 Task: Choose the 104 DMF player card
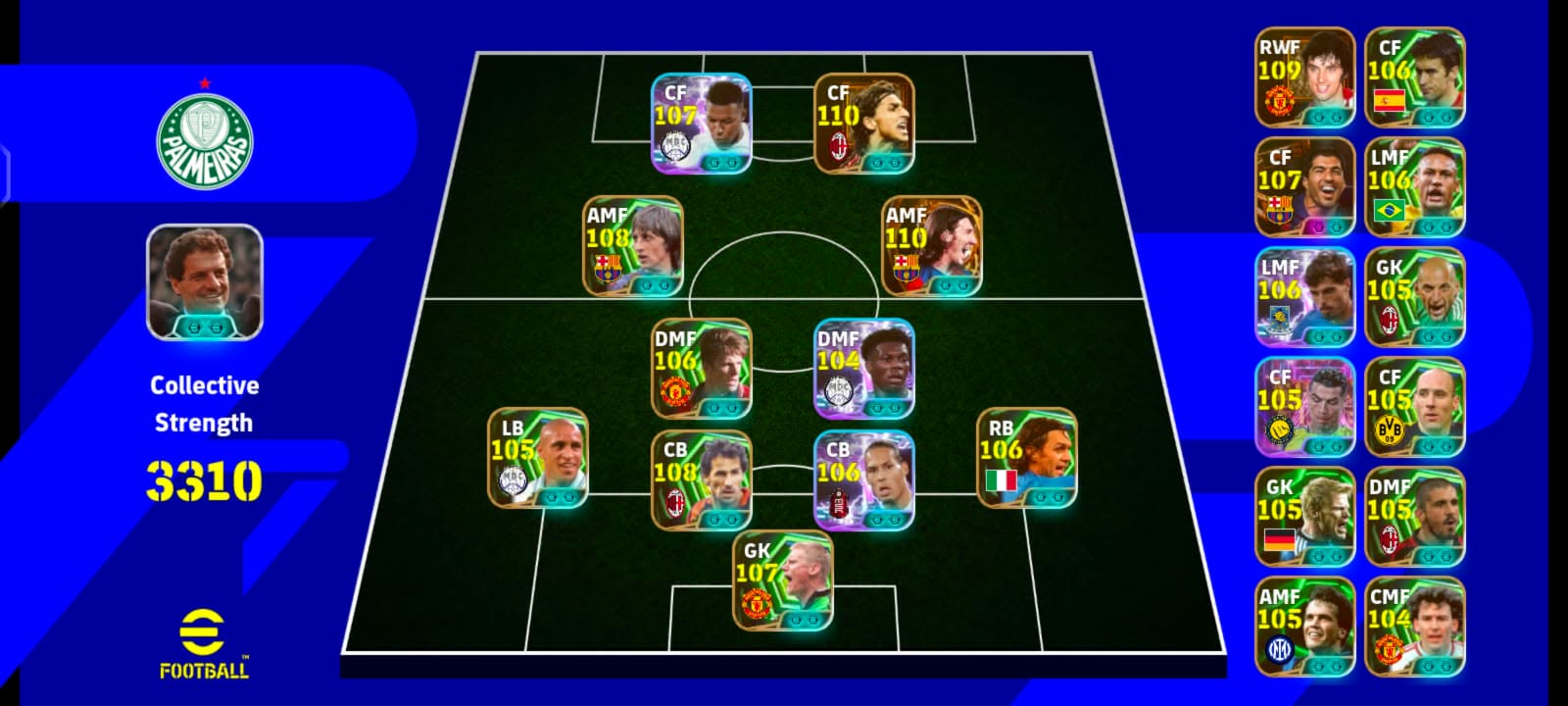pos(864,369)
